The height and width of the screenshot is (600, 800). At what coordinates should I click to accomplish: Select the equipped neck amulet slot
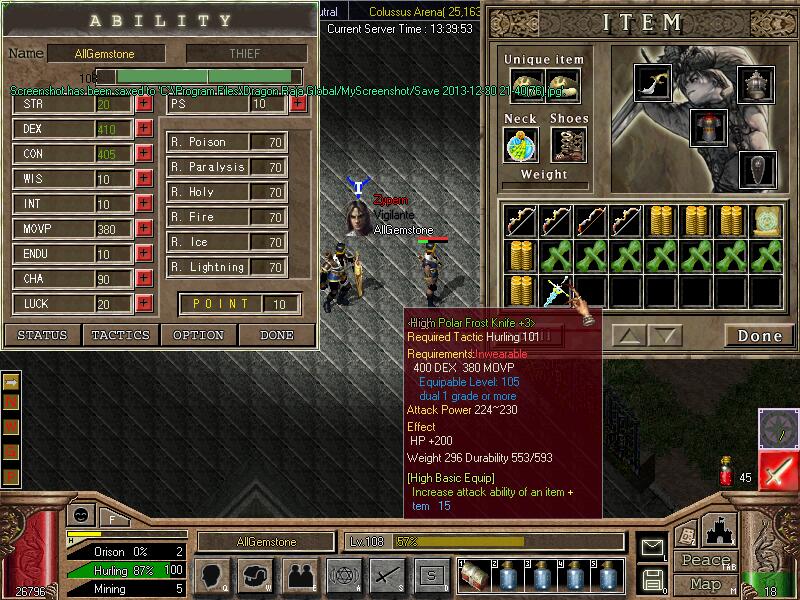coord(520,145)
